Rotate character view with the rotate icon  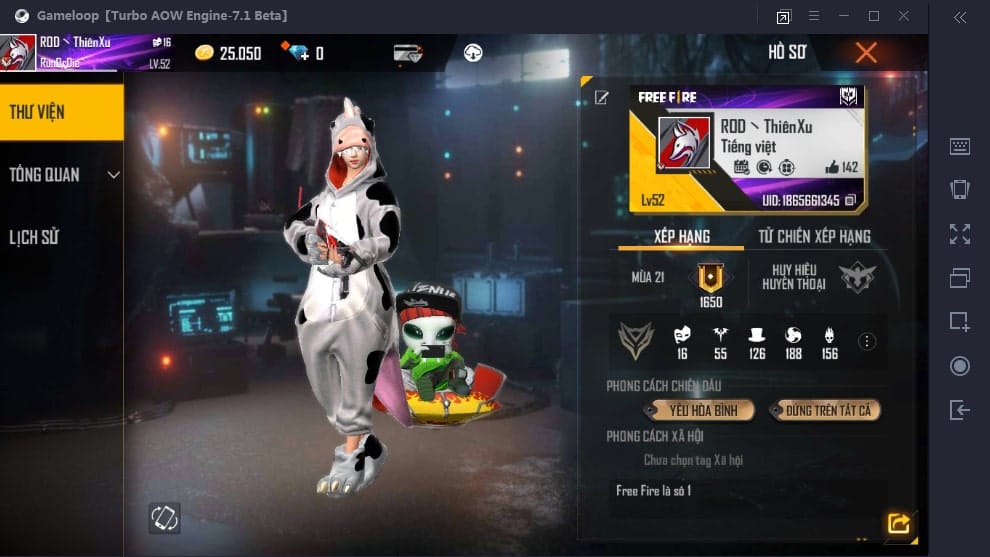[x=164, y=517]
